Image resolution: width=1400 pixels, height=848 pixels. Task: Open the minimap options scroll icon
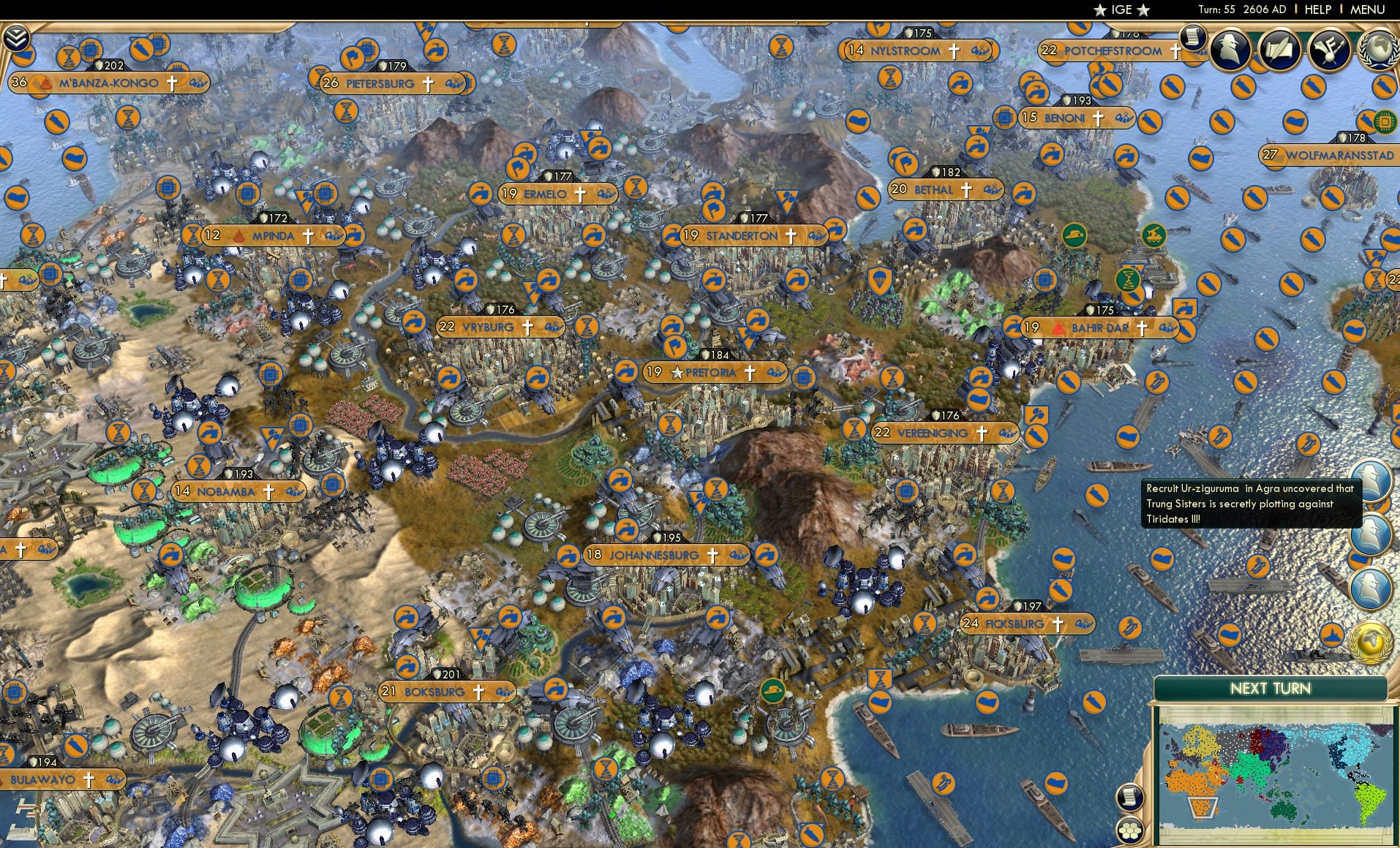pyautogui.click(x=1130, y=797)
